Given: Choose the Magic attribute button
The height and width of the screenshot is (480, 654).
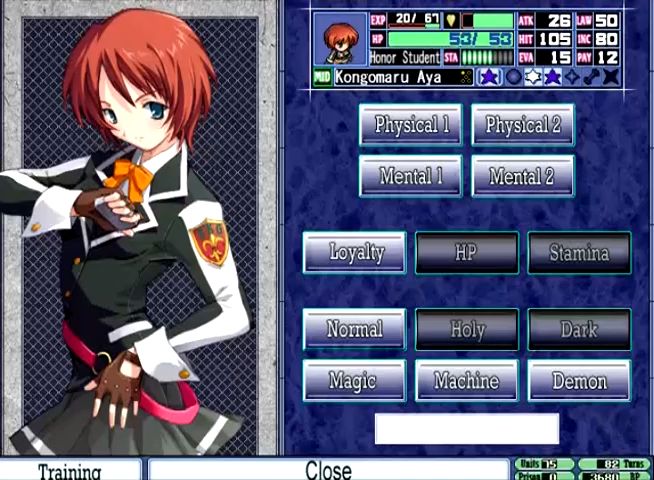Looking at the screenshot, I should (x=355, y=381).
